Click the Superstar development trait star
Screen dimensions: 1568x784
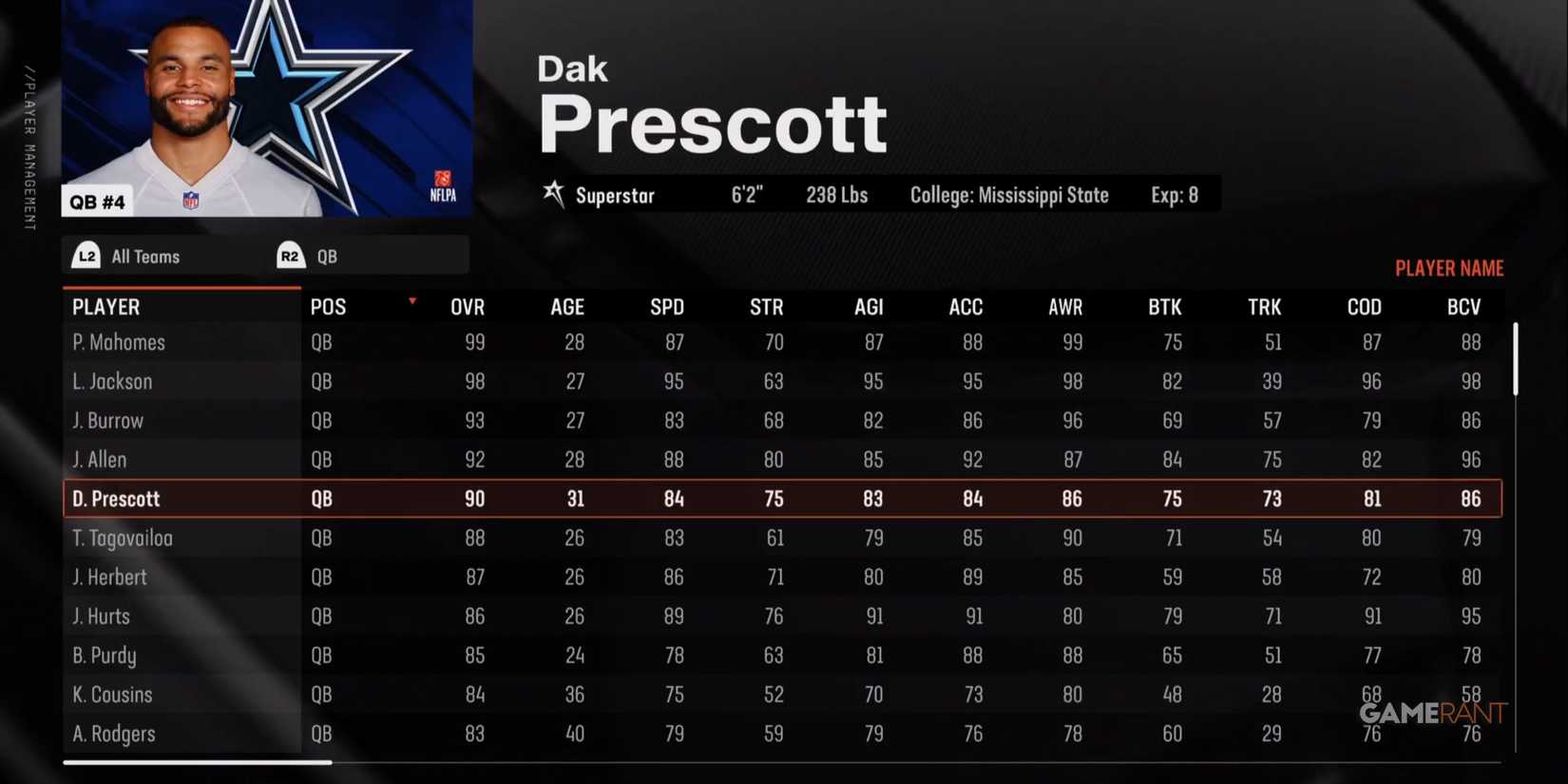pos(553,195)
